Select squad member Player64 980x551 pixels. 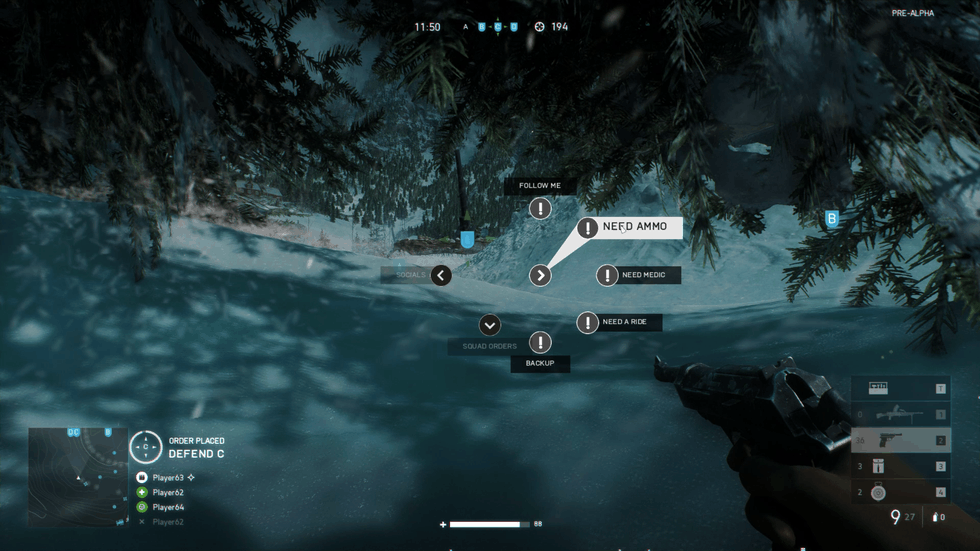(x=168, y=507)
